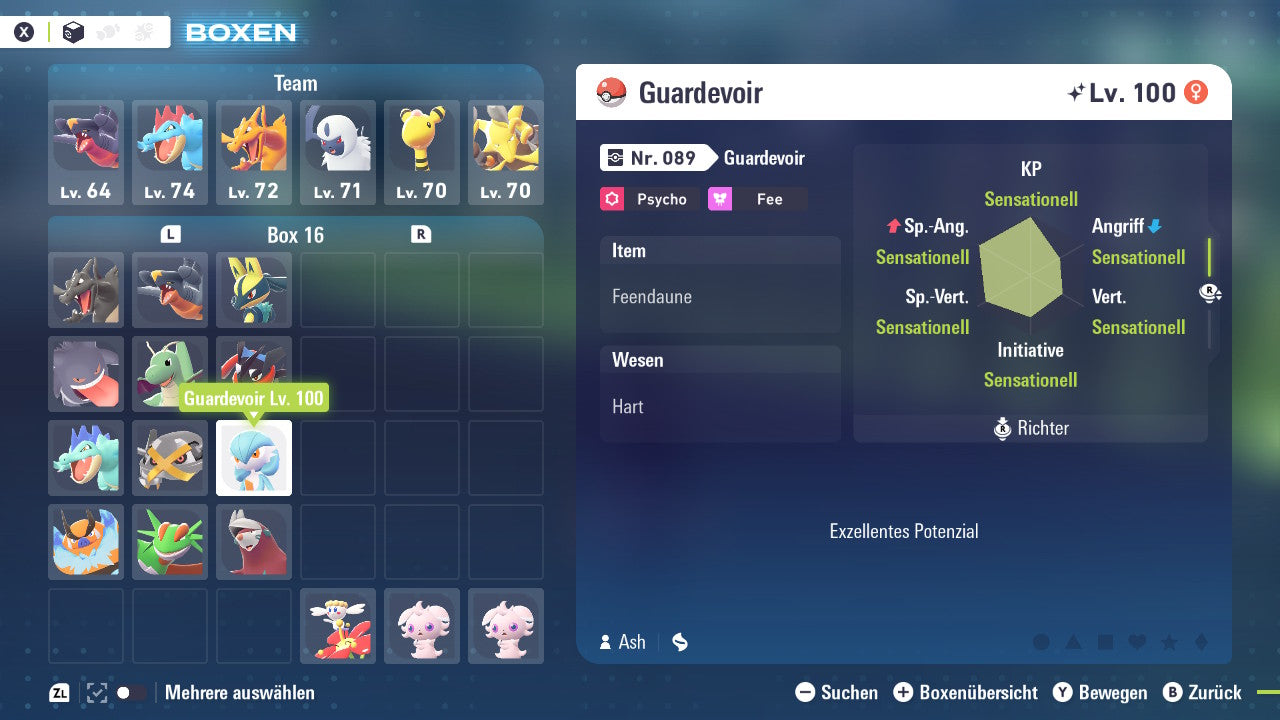Viewport: 1280px width, 720px height.
Task: Activate the Suchen search button
Action: [x=840, y=692]
